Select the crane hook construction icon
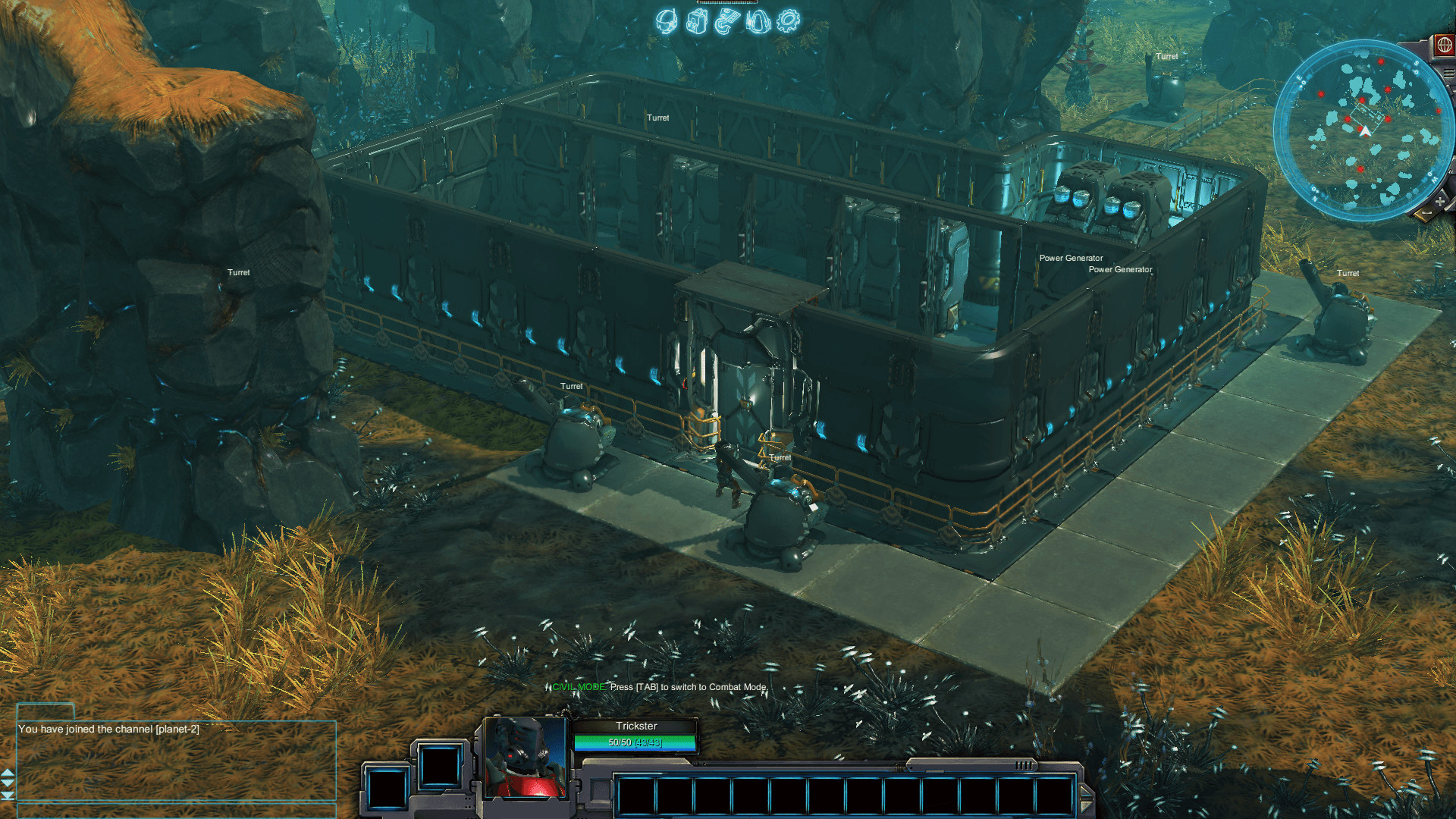Image resolution: width=1456 pixels, height=819 pixels. click(x=726, y=21)
